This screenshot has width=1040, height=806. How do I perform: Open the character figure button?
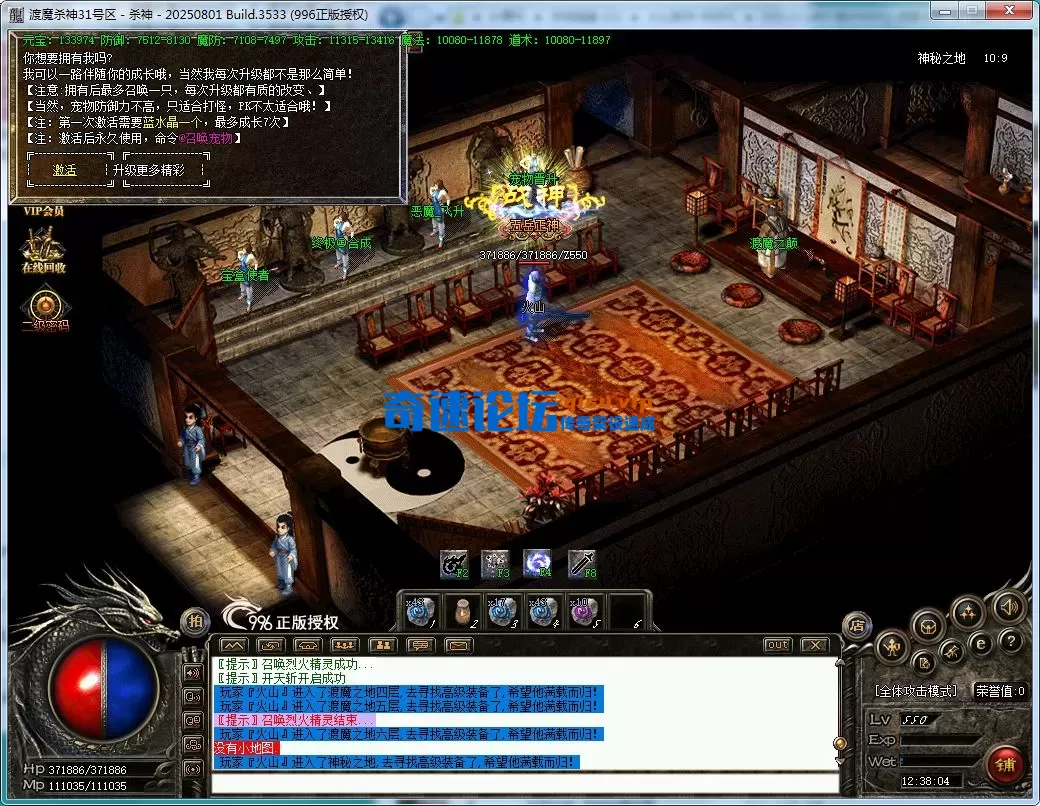(x=891, y=648)
